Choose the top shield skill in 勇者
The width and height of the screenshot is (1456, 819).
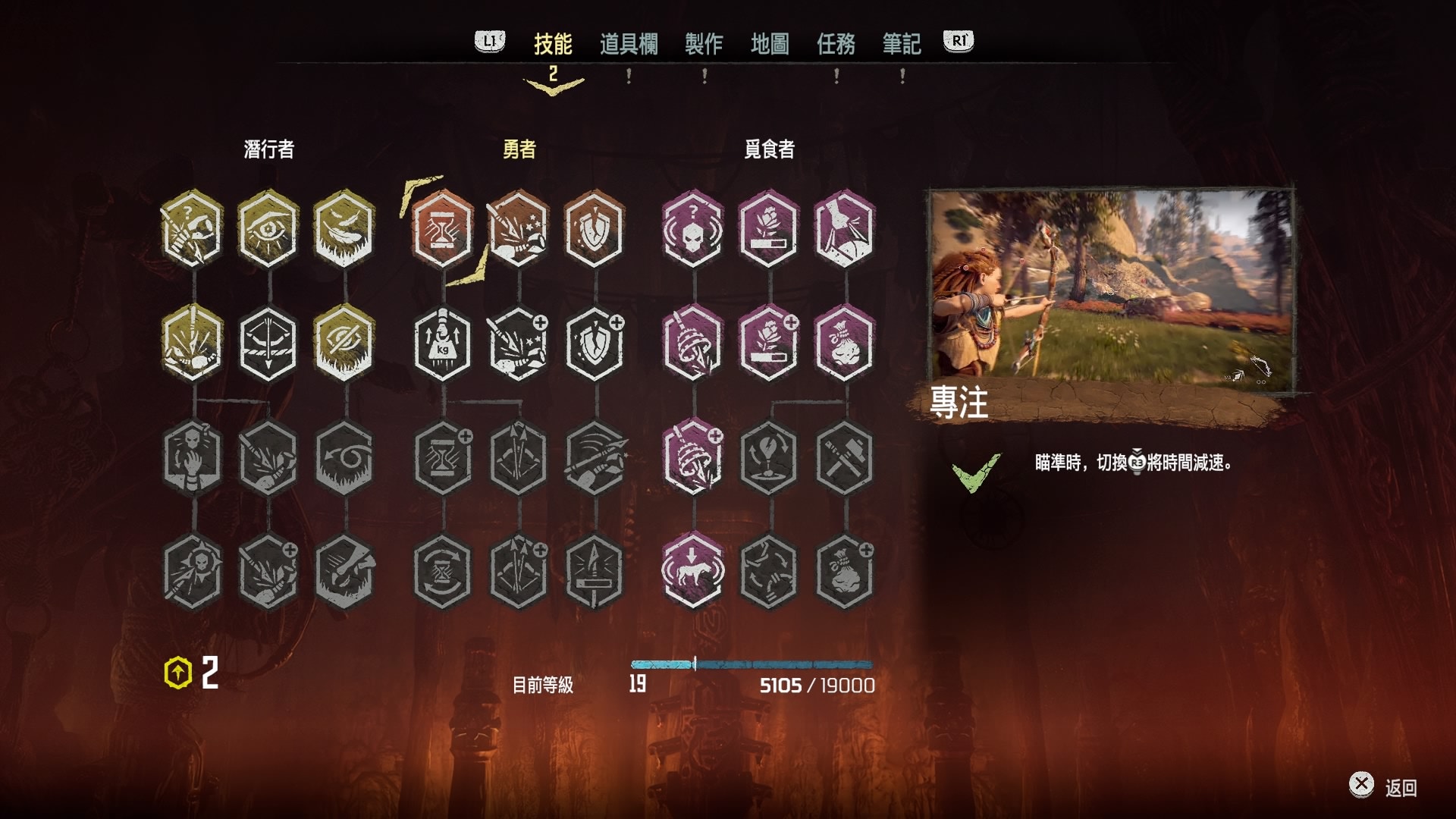click(x=595, y=229)
